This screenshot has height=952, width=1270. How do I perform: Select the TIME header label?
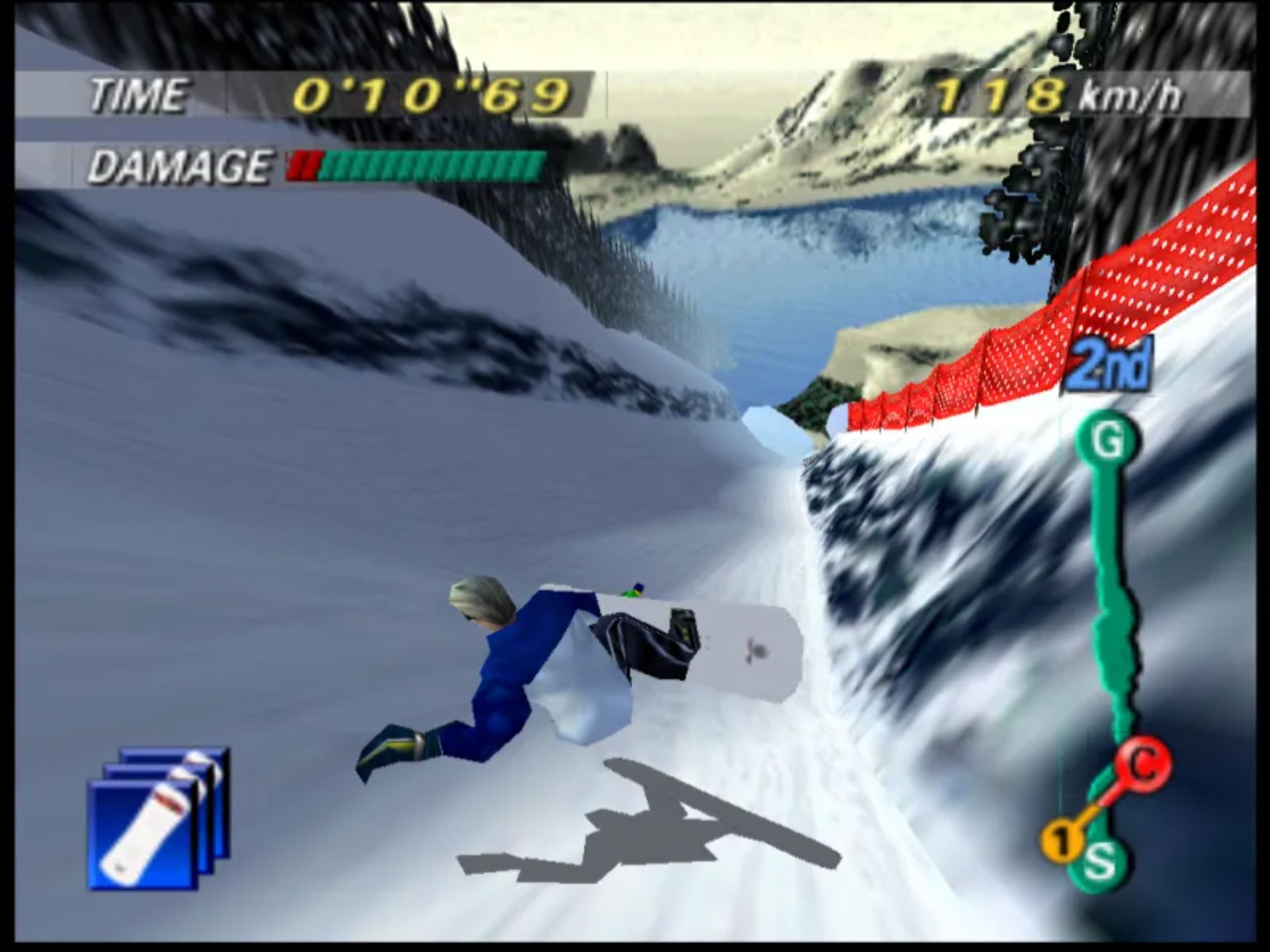140,95
